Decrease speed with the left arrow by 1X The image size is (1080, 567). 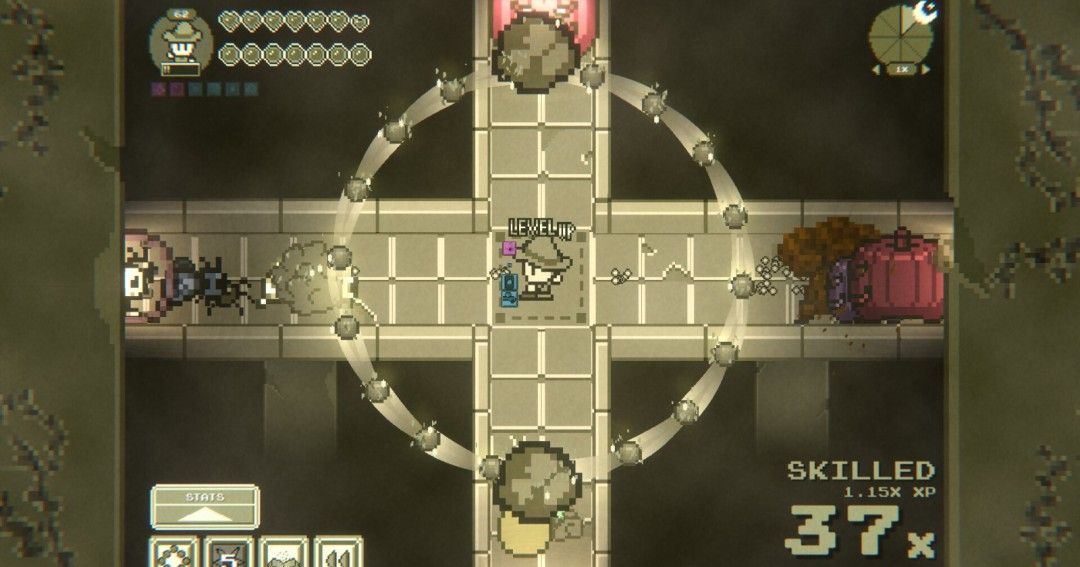click(878, 69)
